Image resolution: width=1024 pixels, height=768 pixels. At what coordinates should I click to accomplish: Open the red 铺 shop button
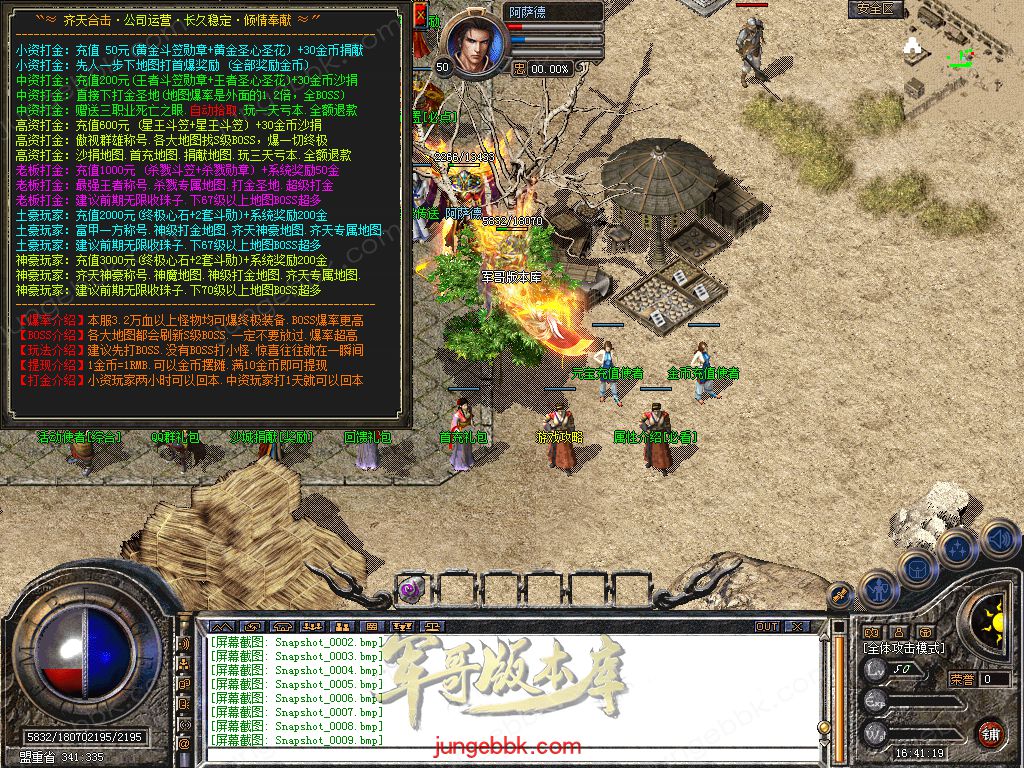[x=990, y=734]
